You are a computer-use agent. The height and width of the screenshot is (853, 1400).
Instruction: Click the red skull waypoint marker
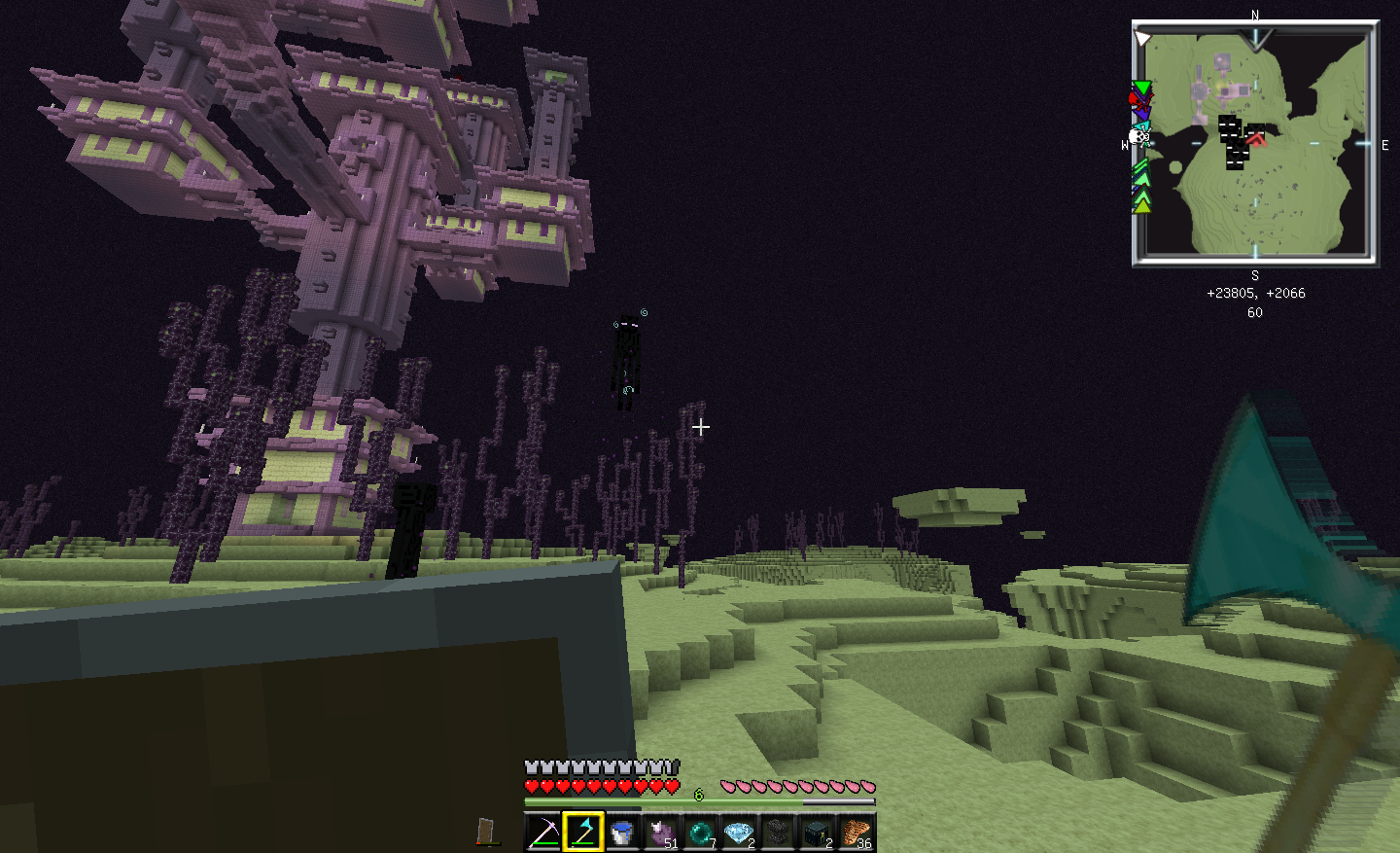coord(1138,100)
